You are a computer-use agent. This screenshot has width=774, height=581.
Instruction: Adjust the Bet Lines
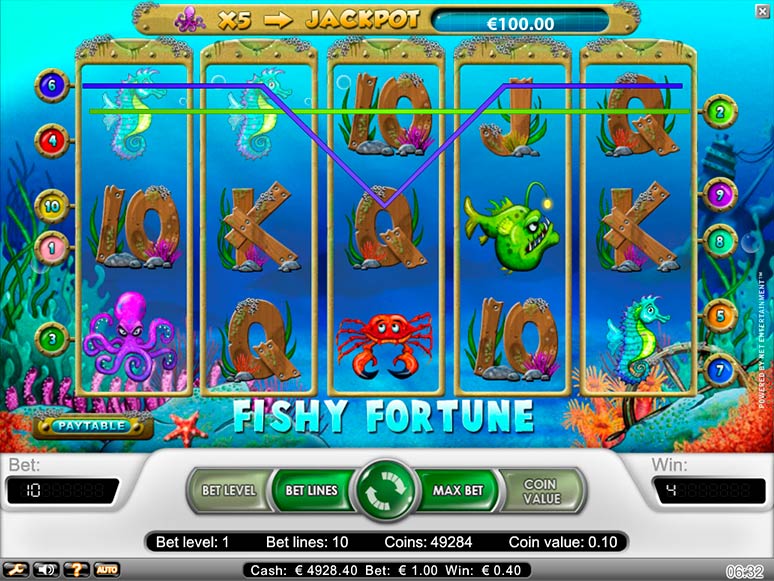click(309, 491)
